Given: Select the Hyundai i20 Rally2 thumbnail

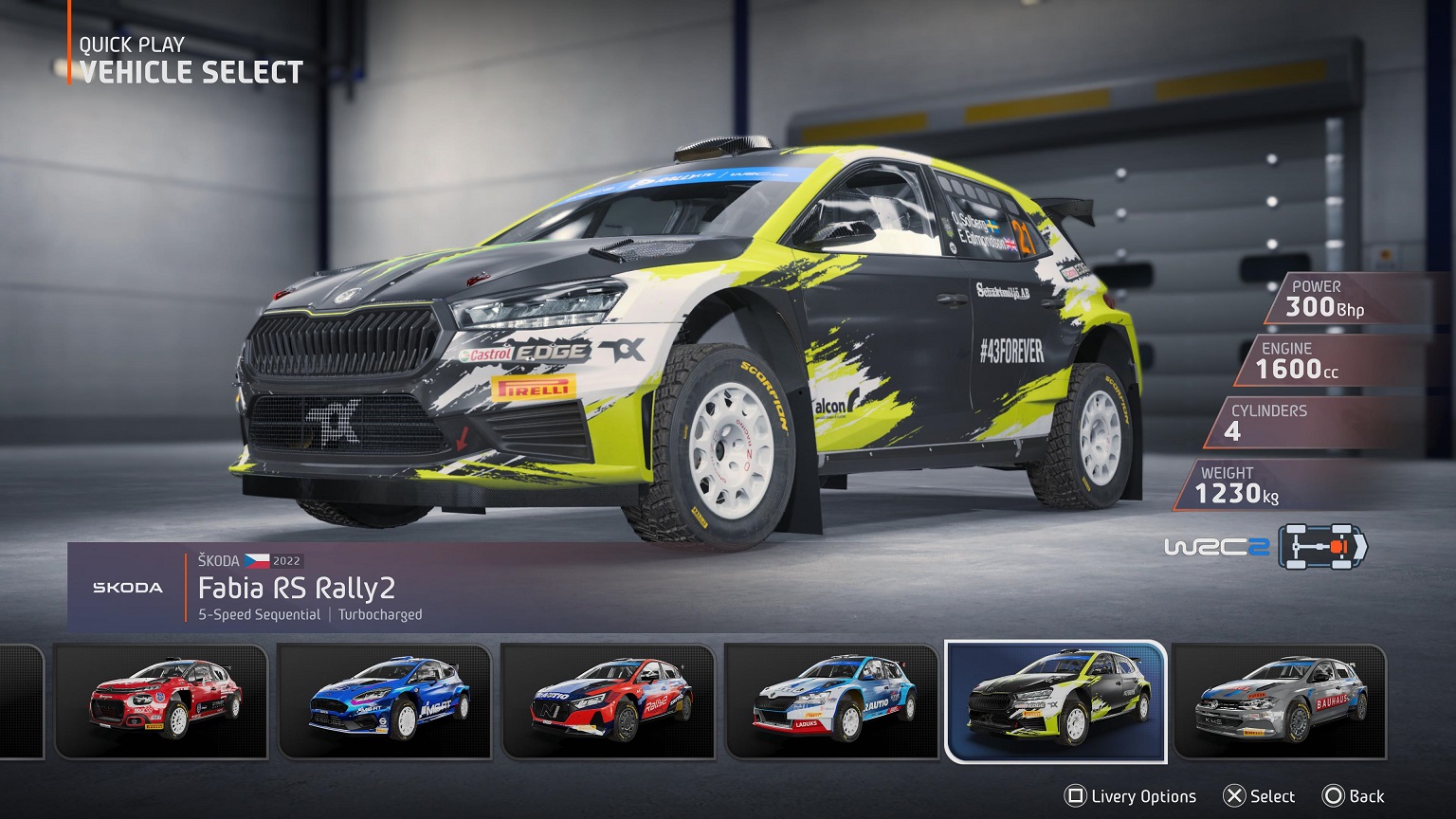Looking at the screenshot, I should [610, 701].
